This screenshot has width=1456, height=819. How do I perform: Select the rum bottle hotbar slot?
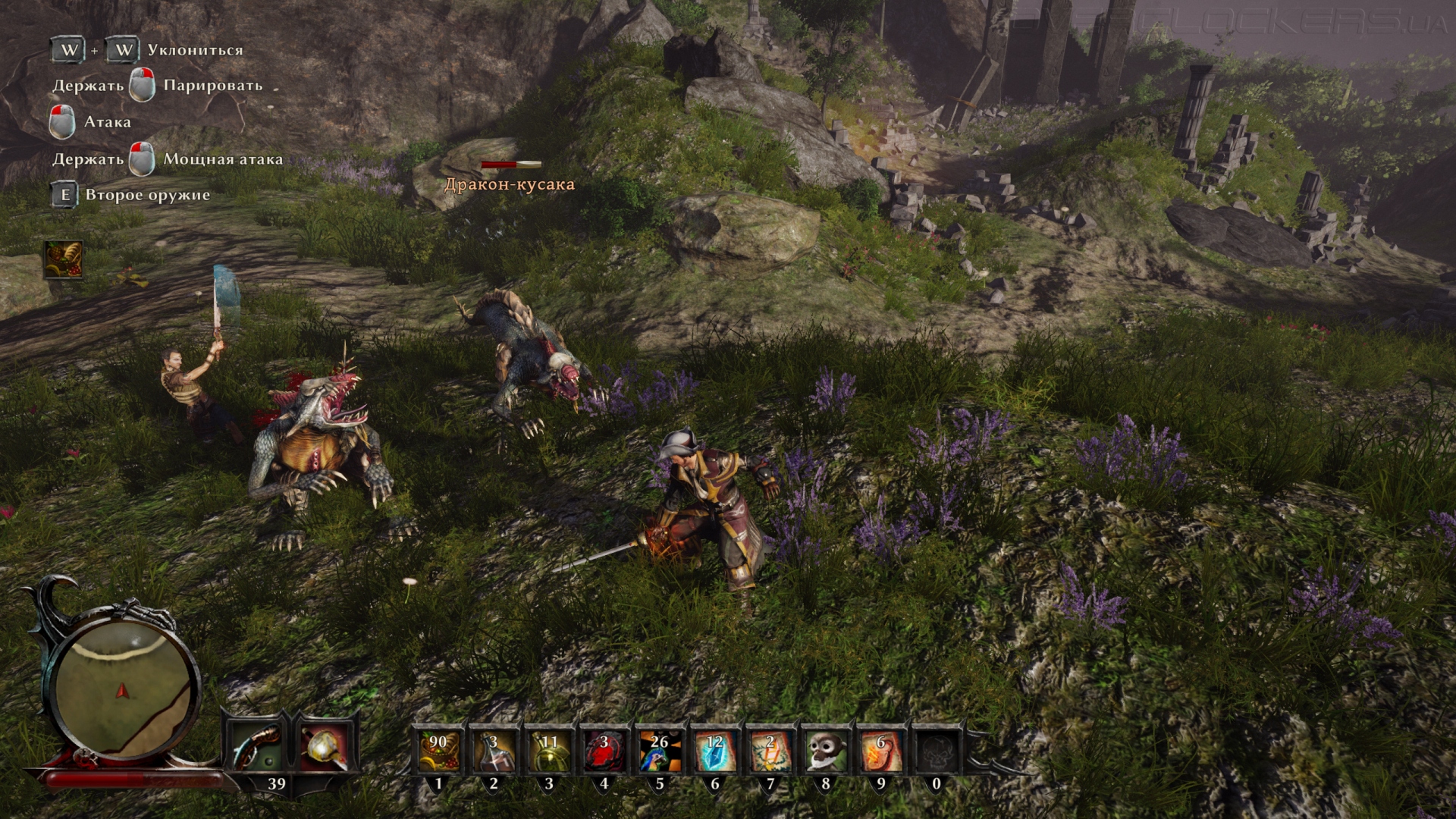coord(494,751)
